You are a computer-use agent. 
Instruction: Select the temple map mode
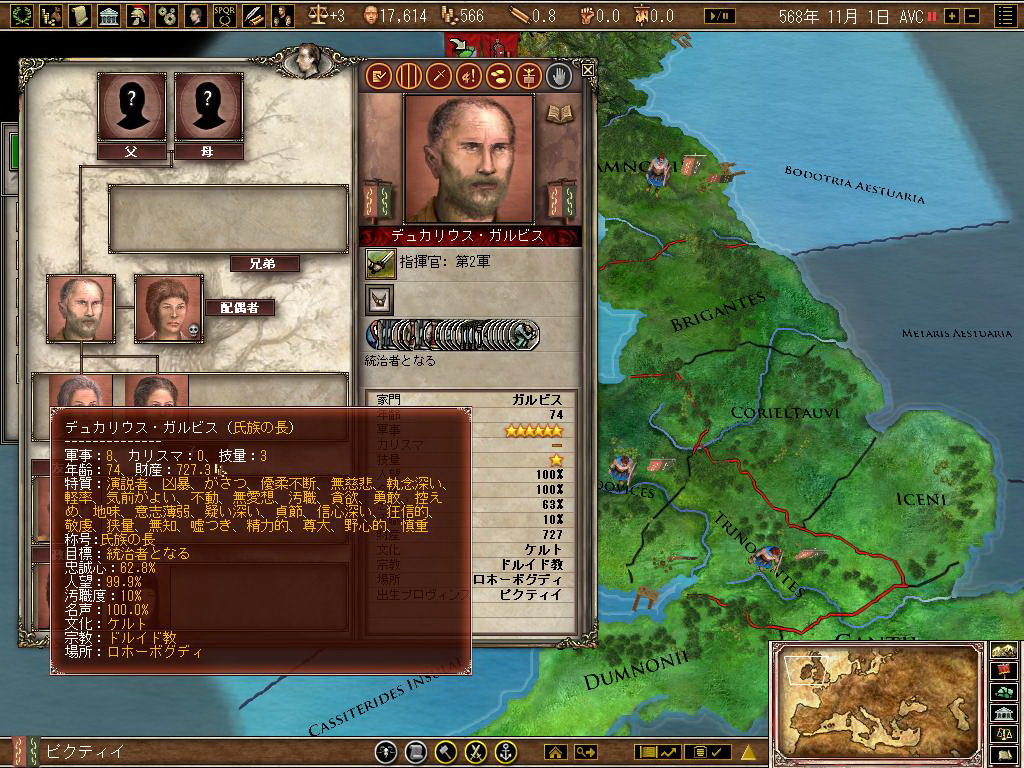coord(1004,713)
